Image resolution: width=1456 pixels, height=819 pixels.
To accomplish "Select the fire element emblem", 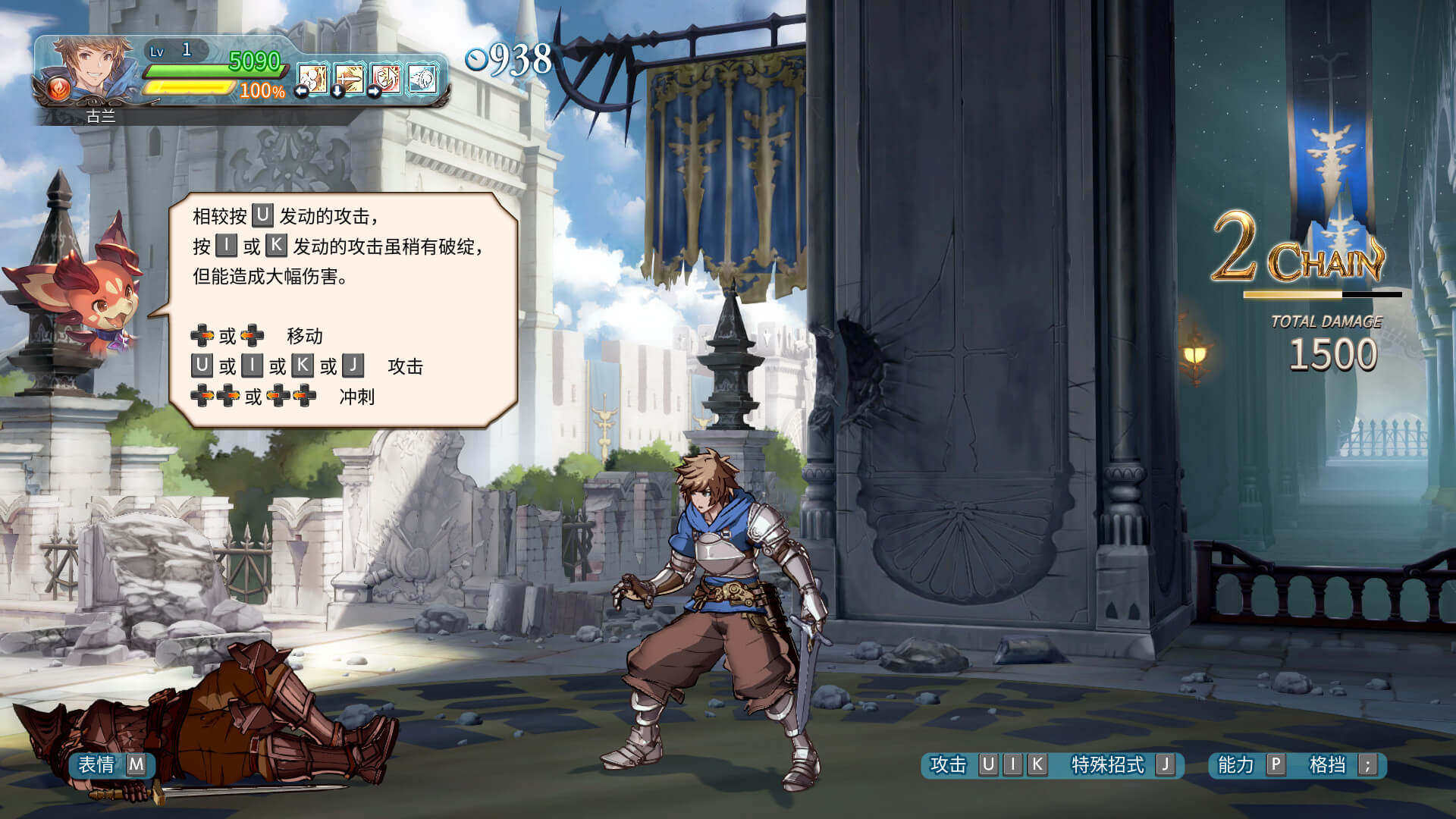I will [58, 90].
